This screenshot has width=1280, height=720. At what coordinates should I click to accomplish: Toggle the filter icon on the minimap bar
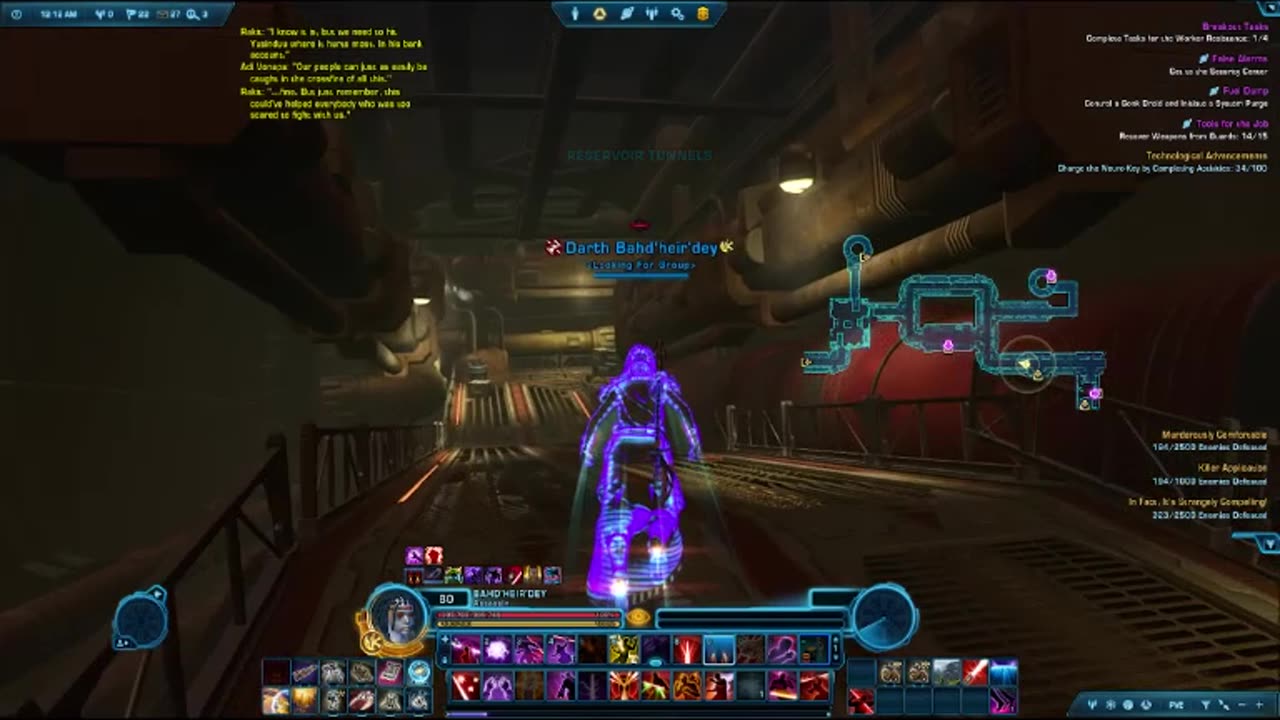(x=1204, y=706)
